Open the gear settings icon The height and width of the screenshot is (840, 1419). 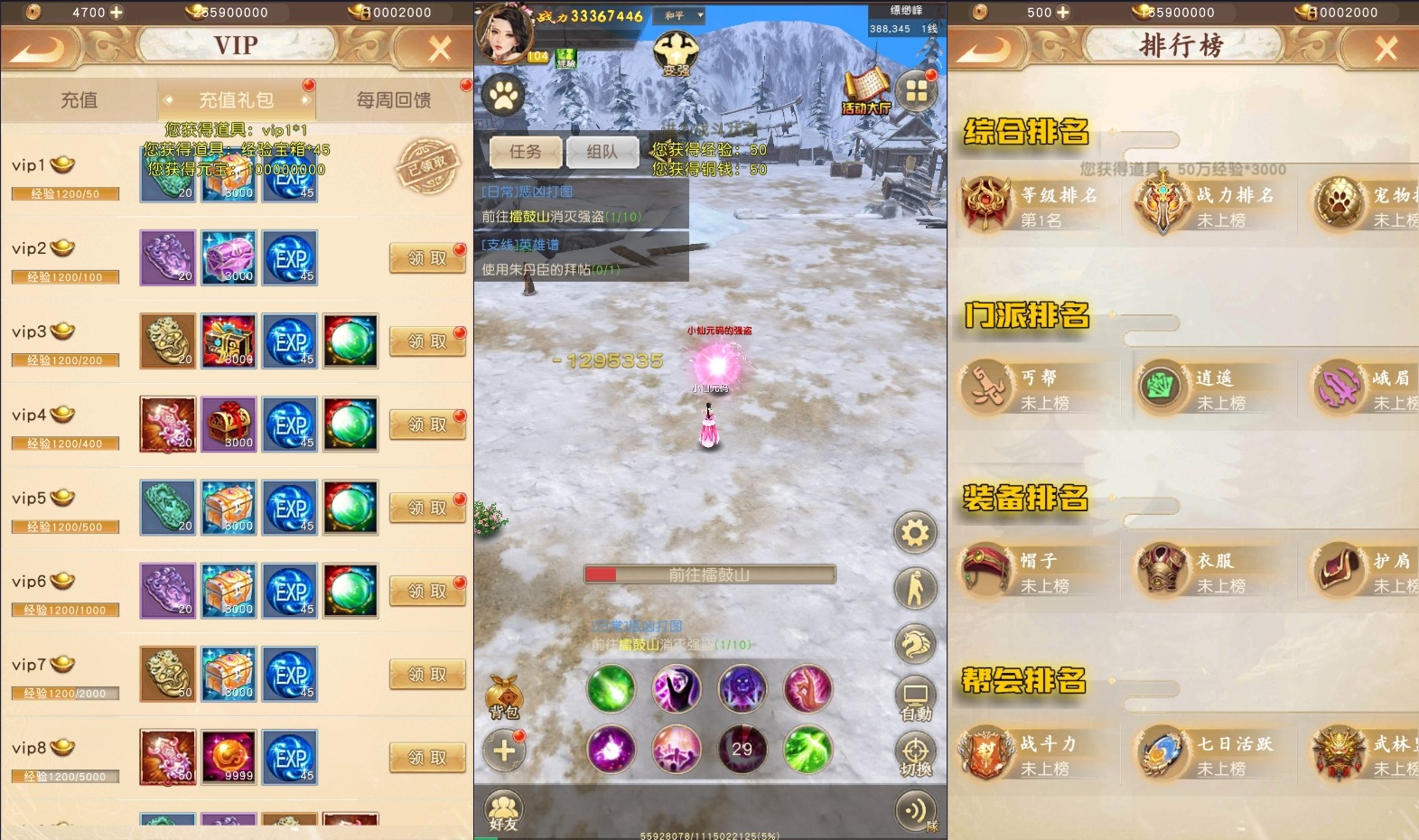coord(915,533)
